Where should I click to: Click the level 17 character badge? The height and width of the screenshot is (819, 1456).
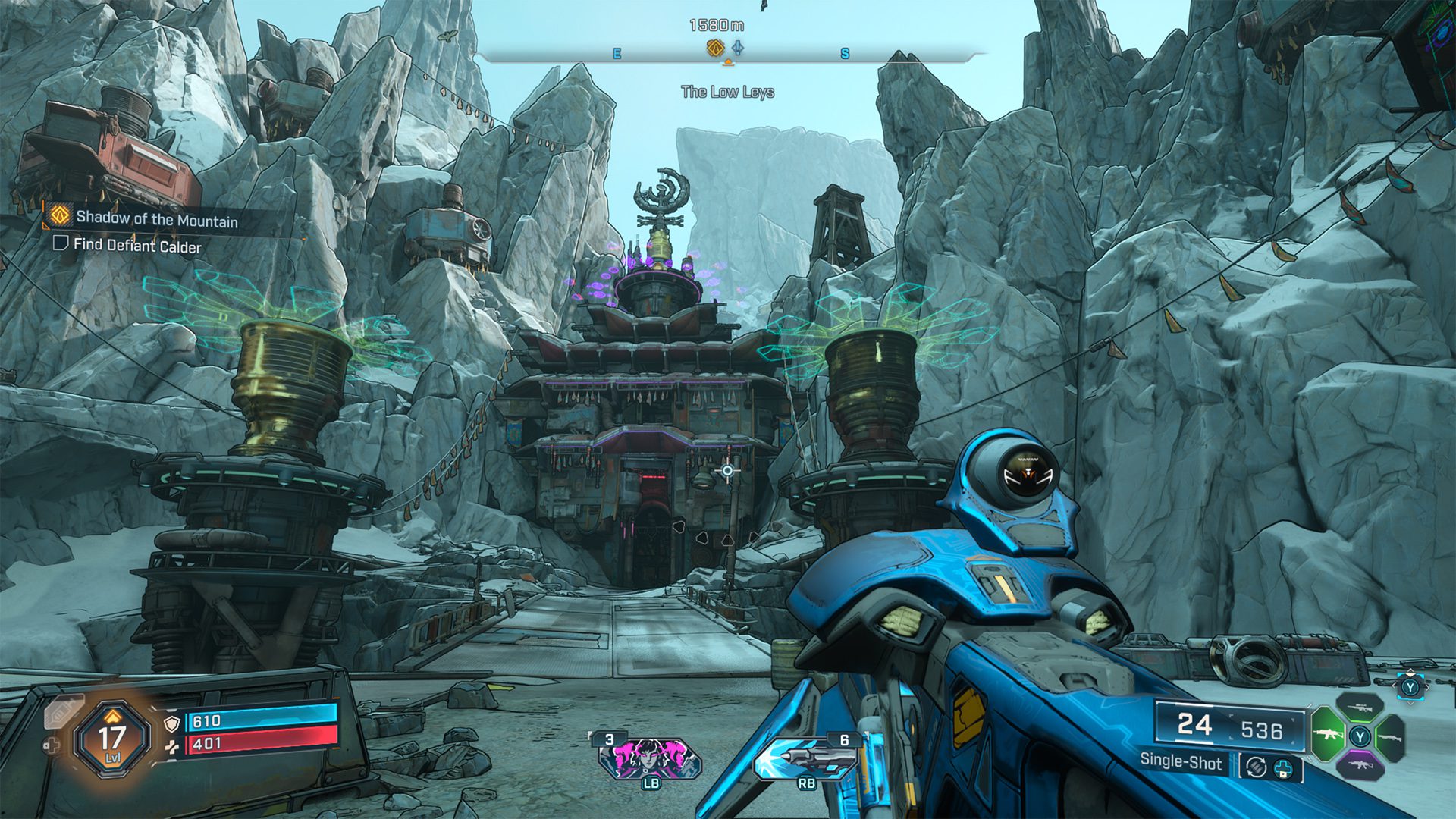point(112,739)
